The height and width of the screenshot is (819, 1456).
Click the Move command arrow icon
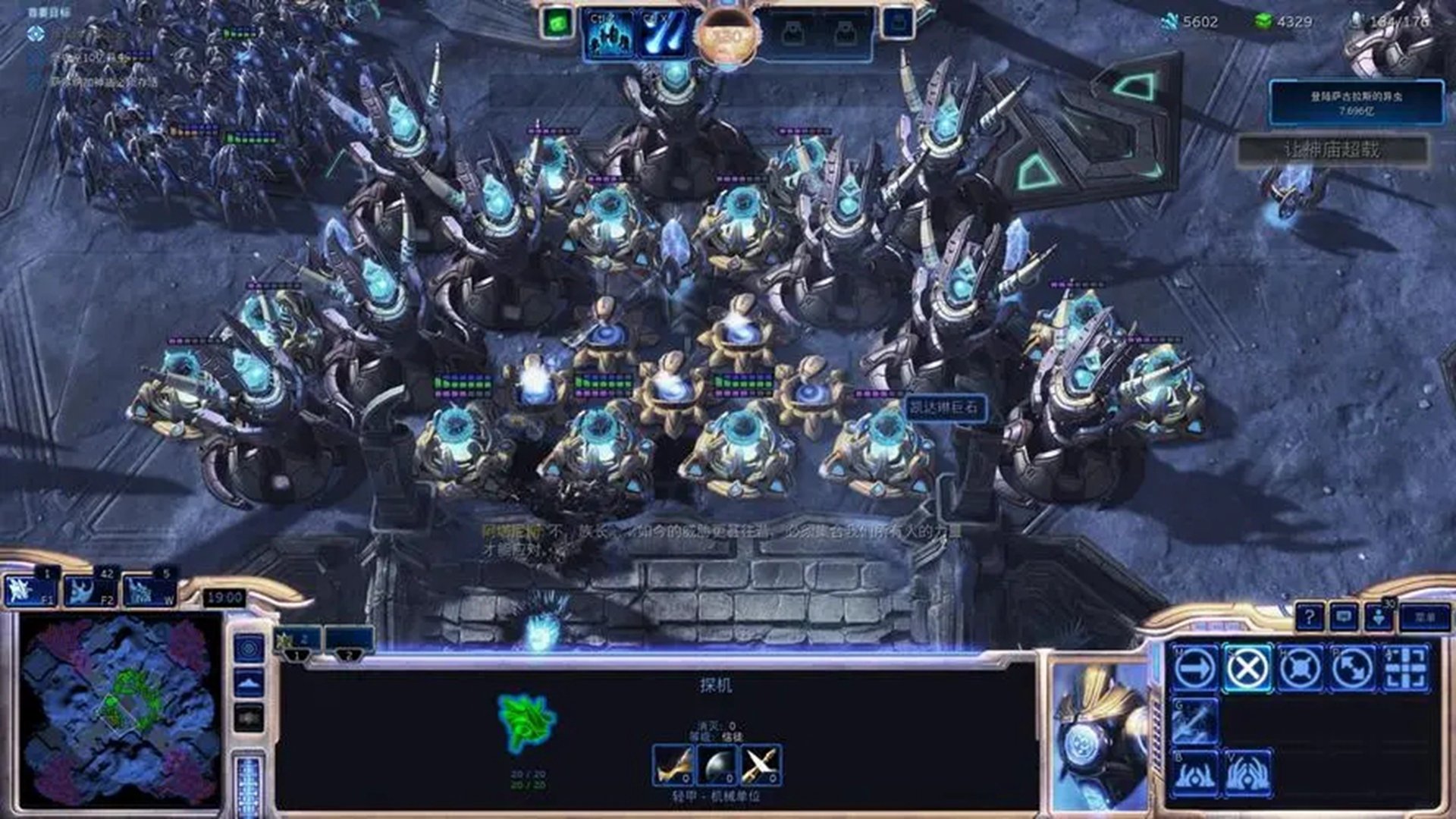point(1196,668)
